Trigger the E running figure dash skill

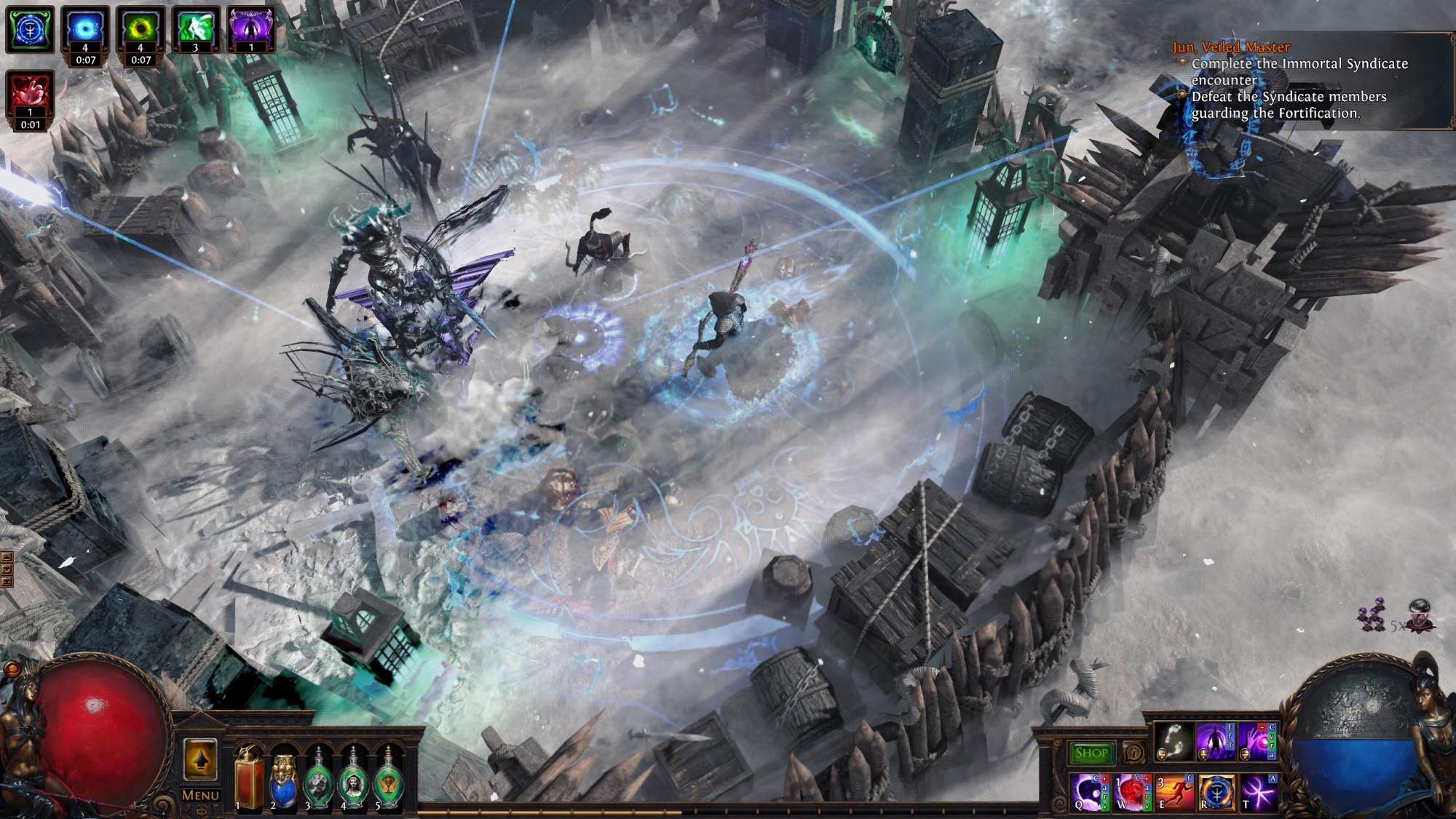coord(1174,792)
